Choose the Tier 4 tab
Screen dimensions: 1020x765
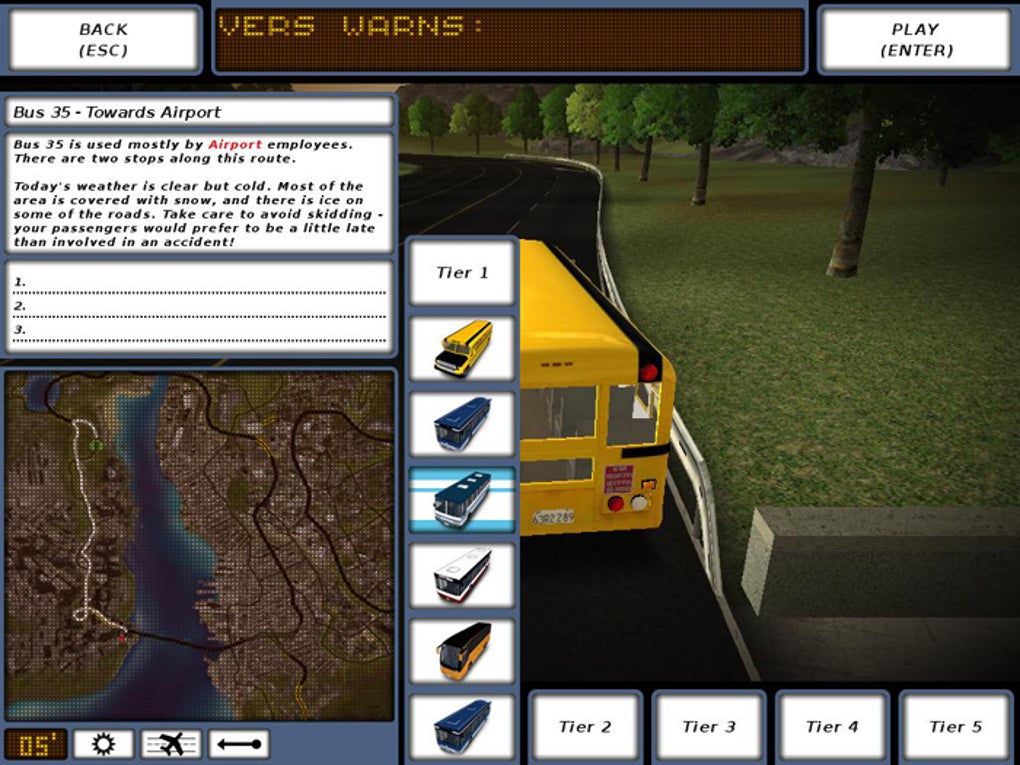pyautogui.click(x=832, y=727)
